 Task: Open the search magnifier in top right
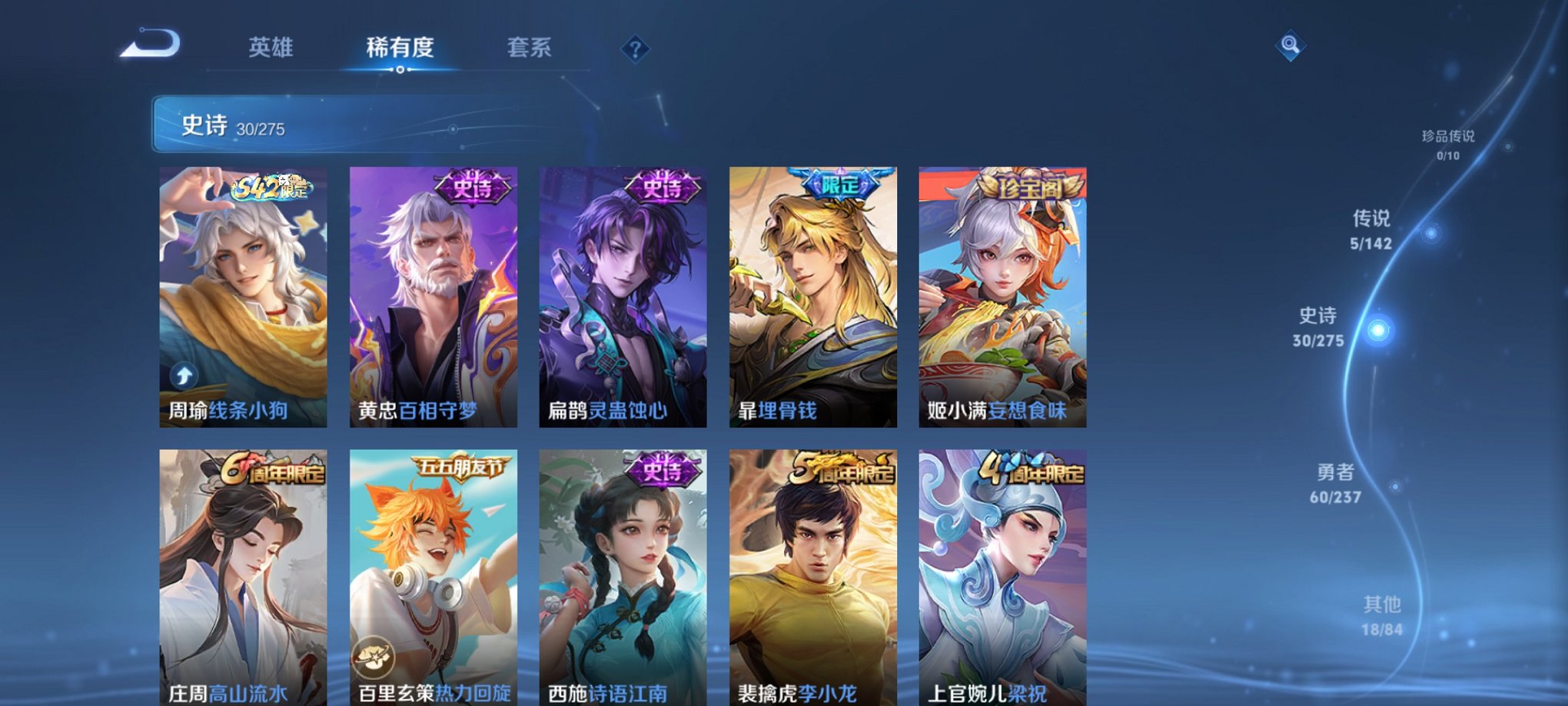[x=1291, y=46]
